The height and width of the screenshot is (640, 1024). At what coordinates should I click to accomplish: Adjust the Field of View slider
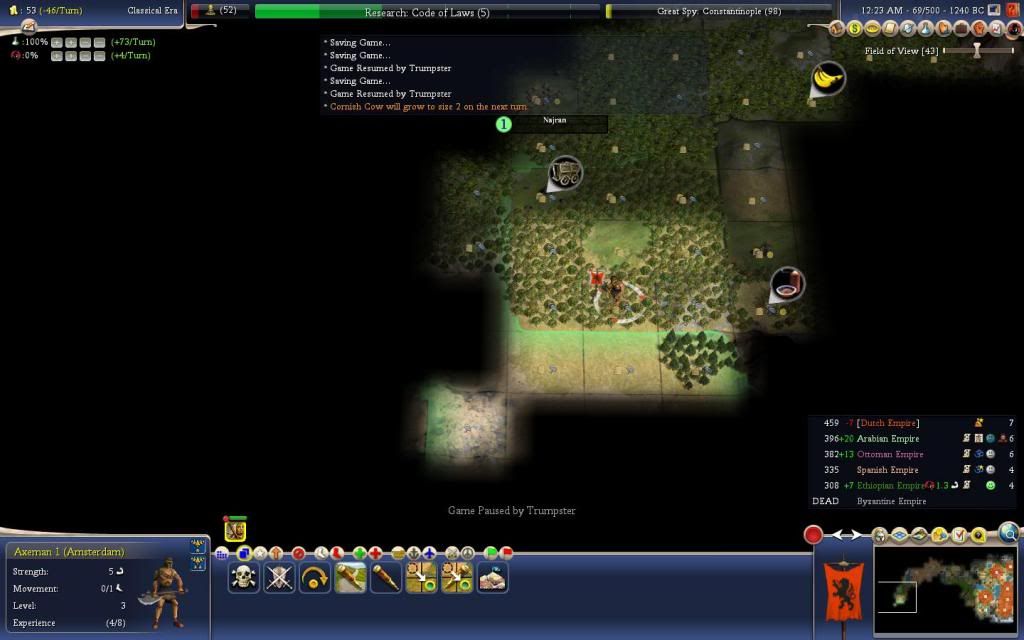977,50
